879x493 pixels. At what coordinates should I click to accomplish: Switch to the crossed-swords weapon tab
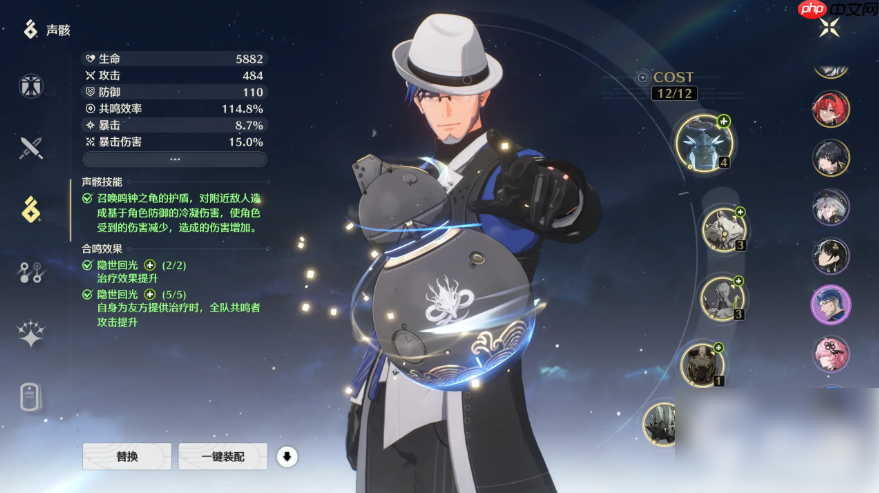click(x=31, y=148)
